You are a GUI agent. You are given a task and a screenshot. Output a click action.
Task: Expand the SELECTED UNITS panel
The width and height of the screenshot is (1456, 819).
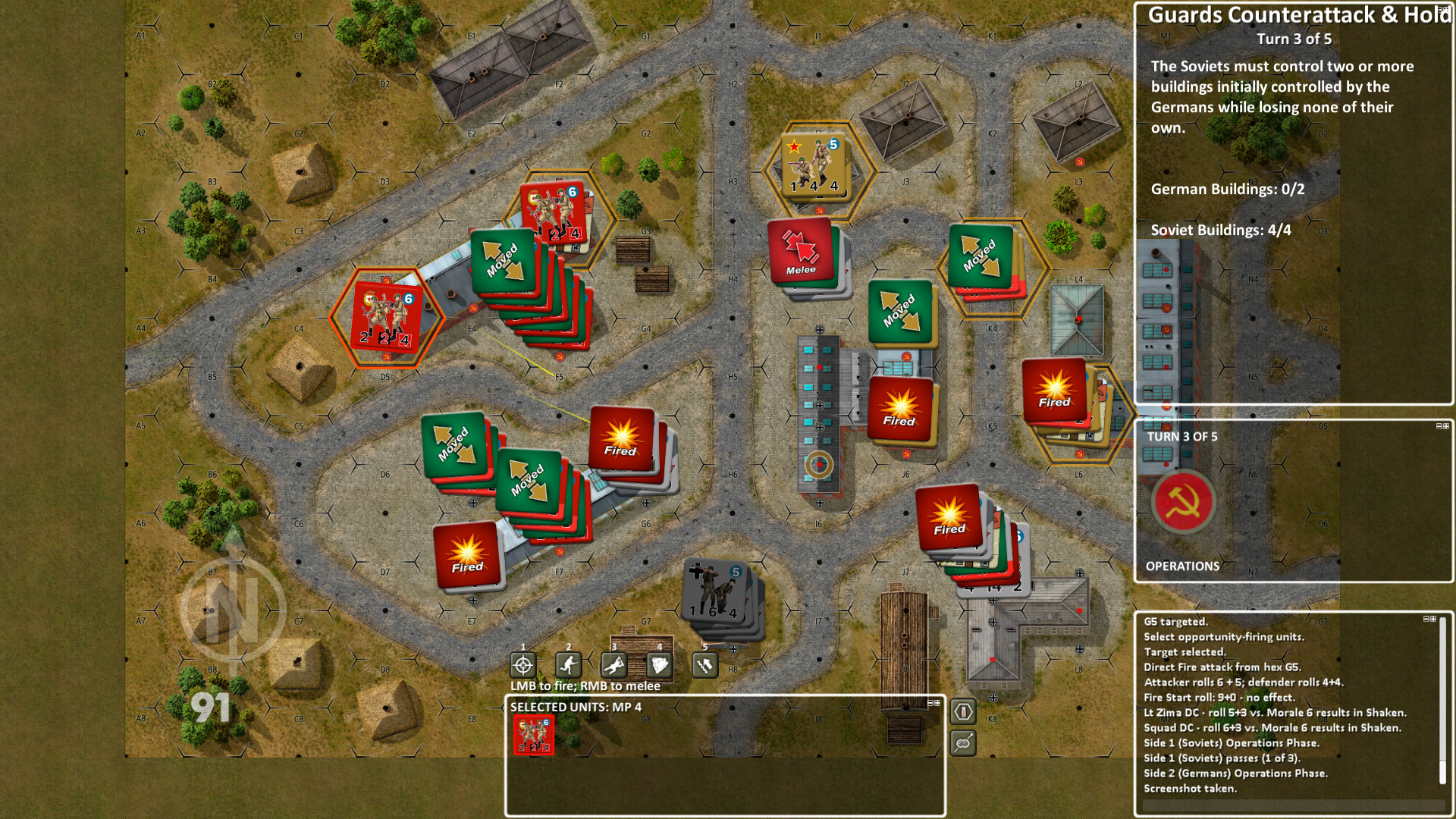(938, 703)
